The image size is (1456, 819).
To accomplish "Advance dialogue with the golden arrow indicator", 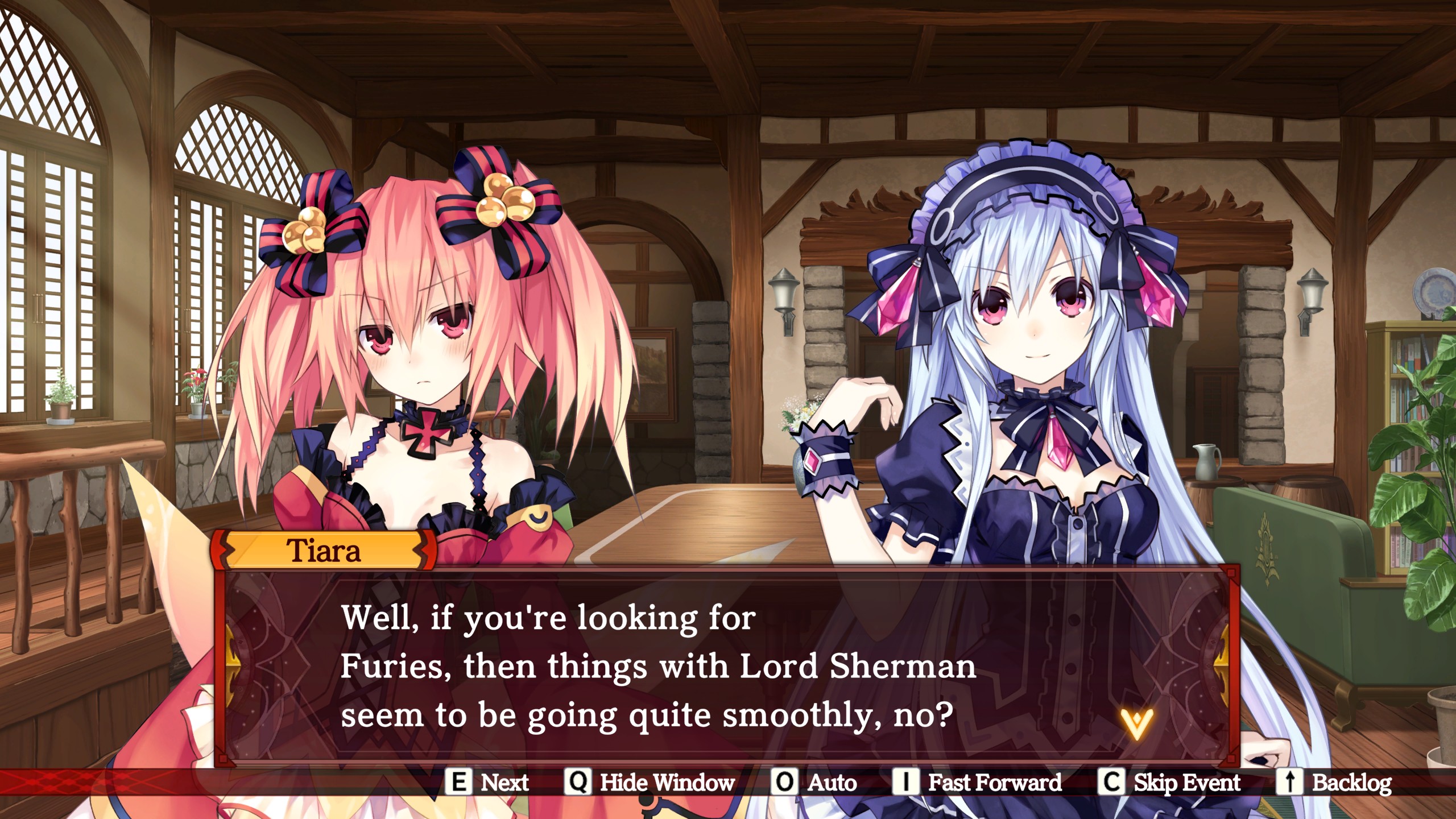I will point(1136,723).
